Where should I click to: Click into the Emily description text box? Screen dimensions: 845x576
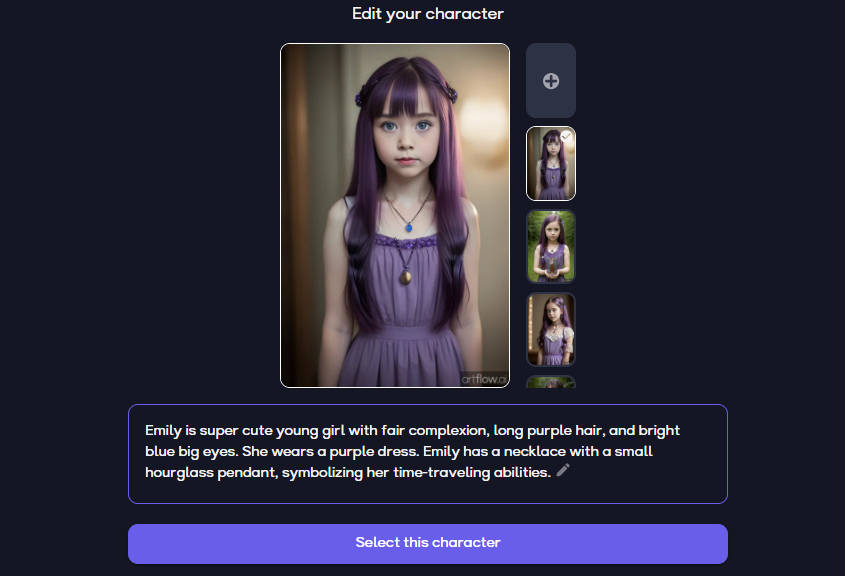click(x=427, y=452)
